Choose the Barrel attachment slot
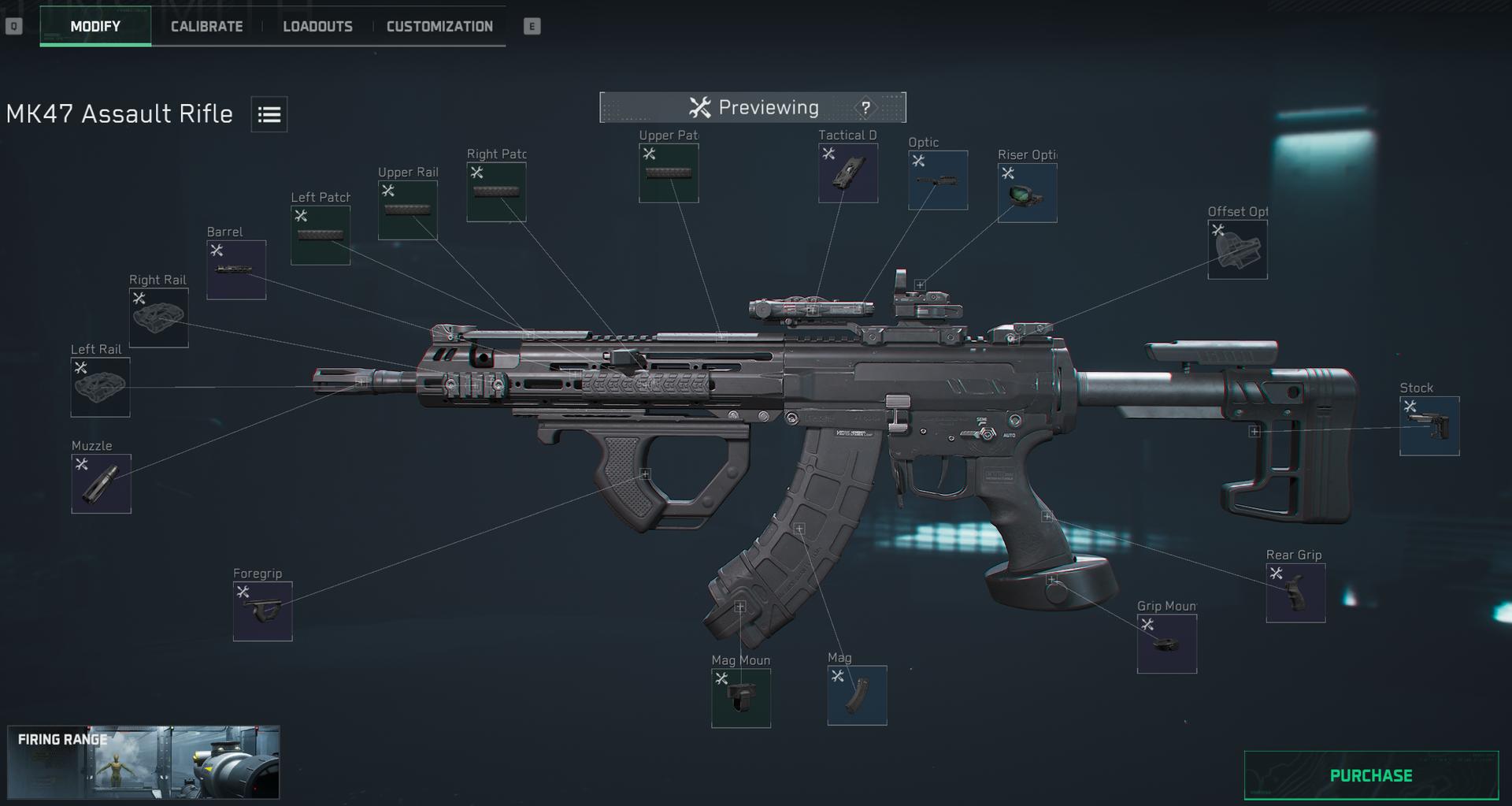Viewport: 1512px width, 806px height. pyautogui.click(x=236, y=270)
